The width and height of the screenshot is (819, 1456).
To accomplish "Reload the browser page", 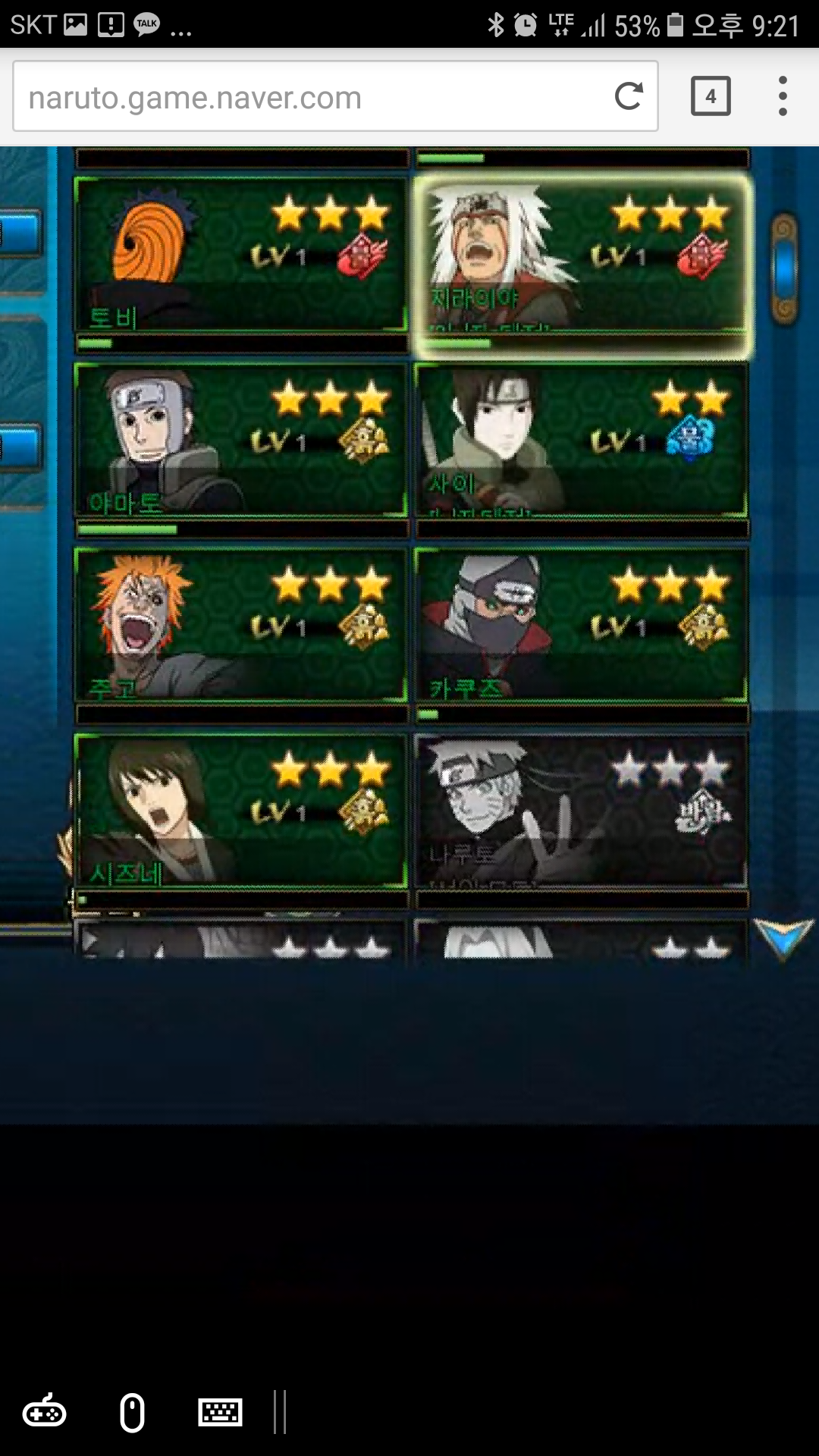I will point(629,96).
